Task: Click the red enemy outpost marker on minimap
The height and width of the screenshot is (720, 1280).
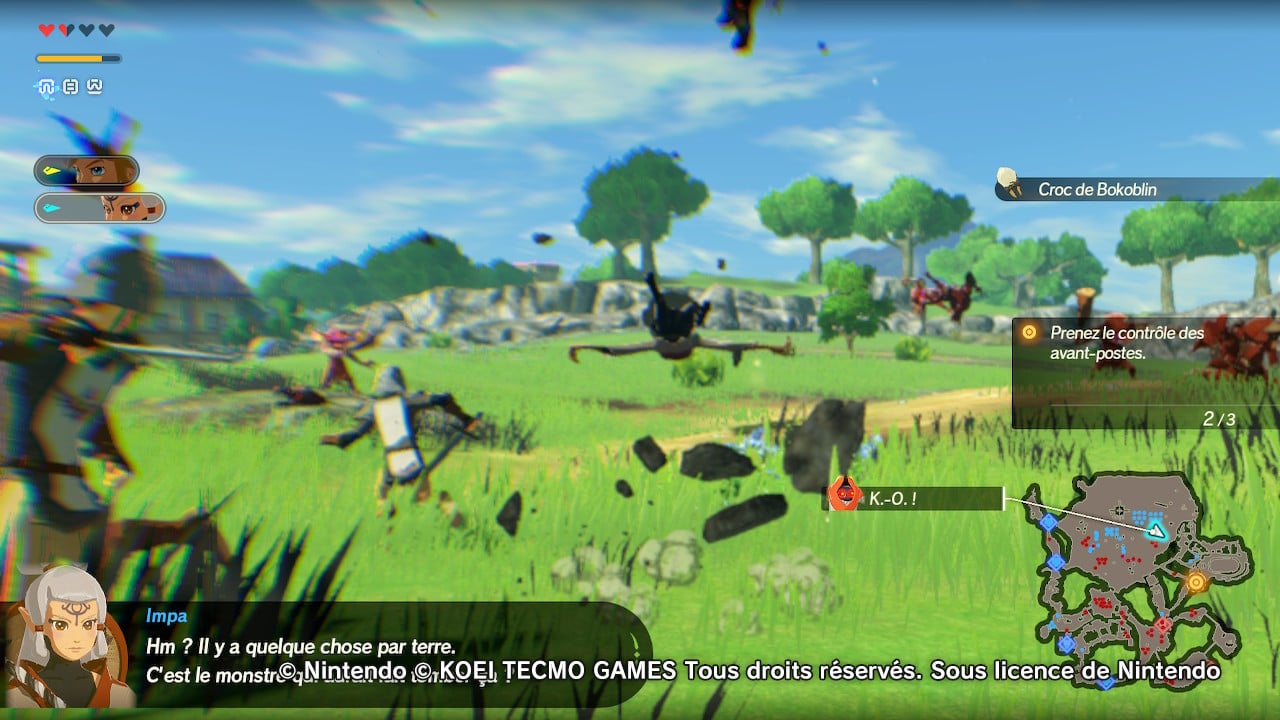Action: click(1162, 624)
